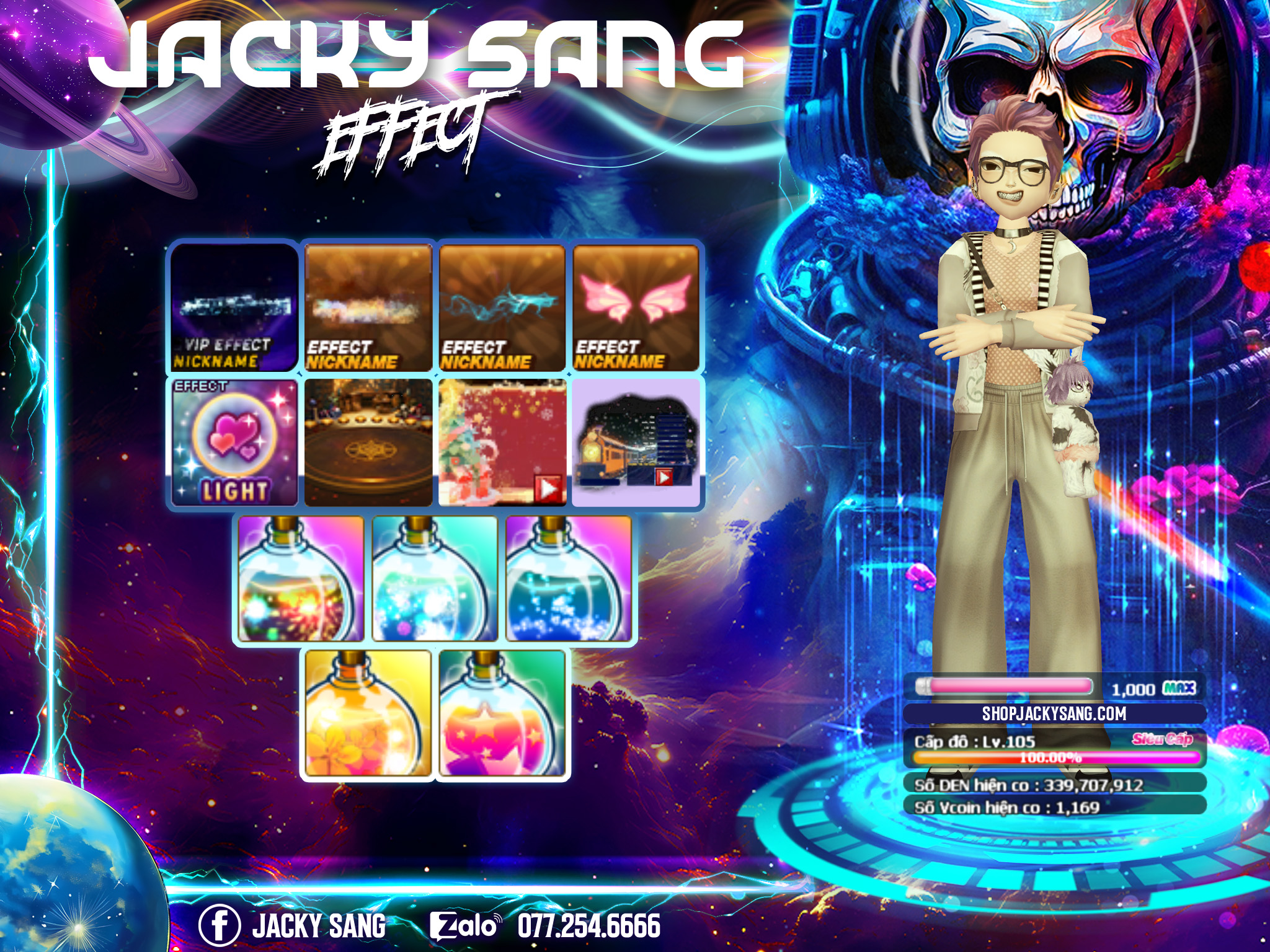
Task: Choose the rainbow sparkle Effect Nickname
Action: pos(368,307)
